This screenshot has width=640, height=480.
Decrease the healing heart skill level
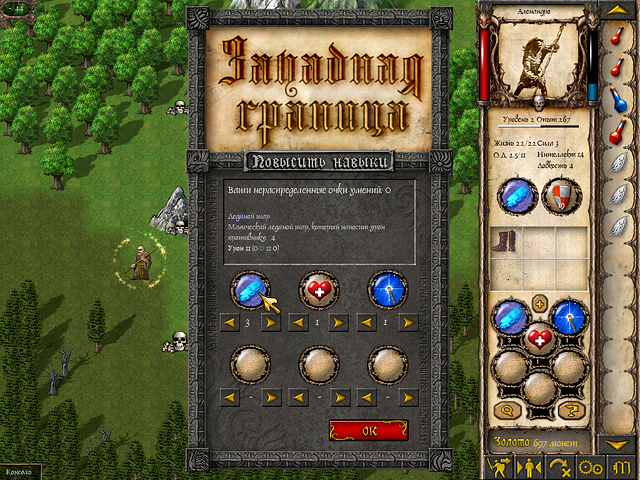[296, 323]
